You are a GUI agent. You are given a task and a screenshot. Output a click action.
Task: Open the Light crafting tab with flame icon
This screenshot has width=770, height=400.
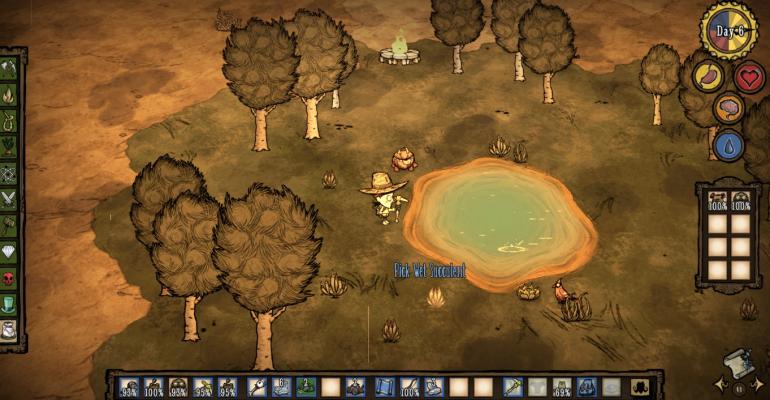pos(9,97)
